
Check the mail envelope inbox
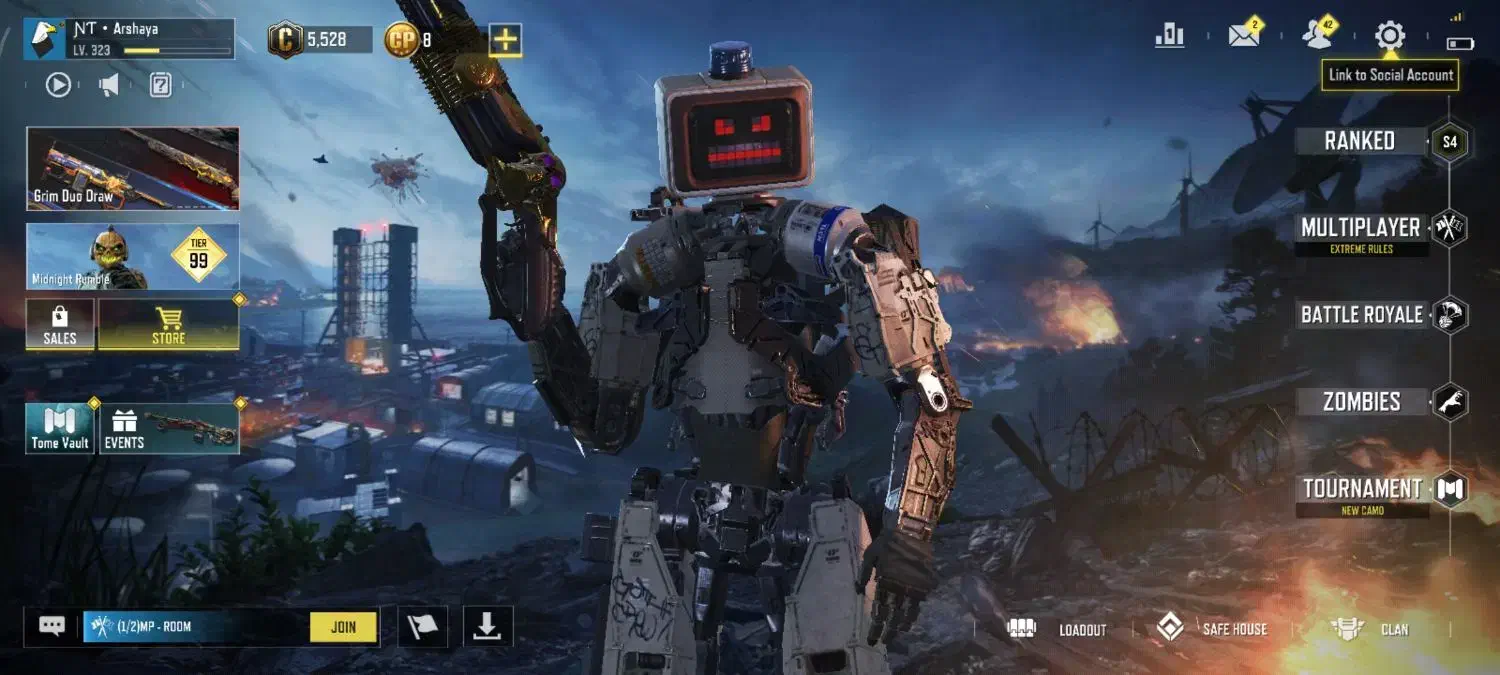1243,37
